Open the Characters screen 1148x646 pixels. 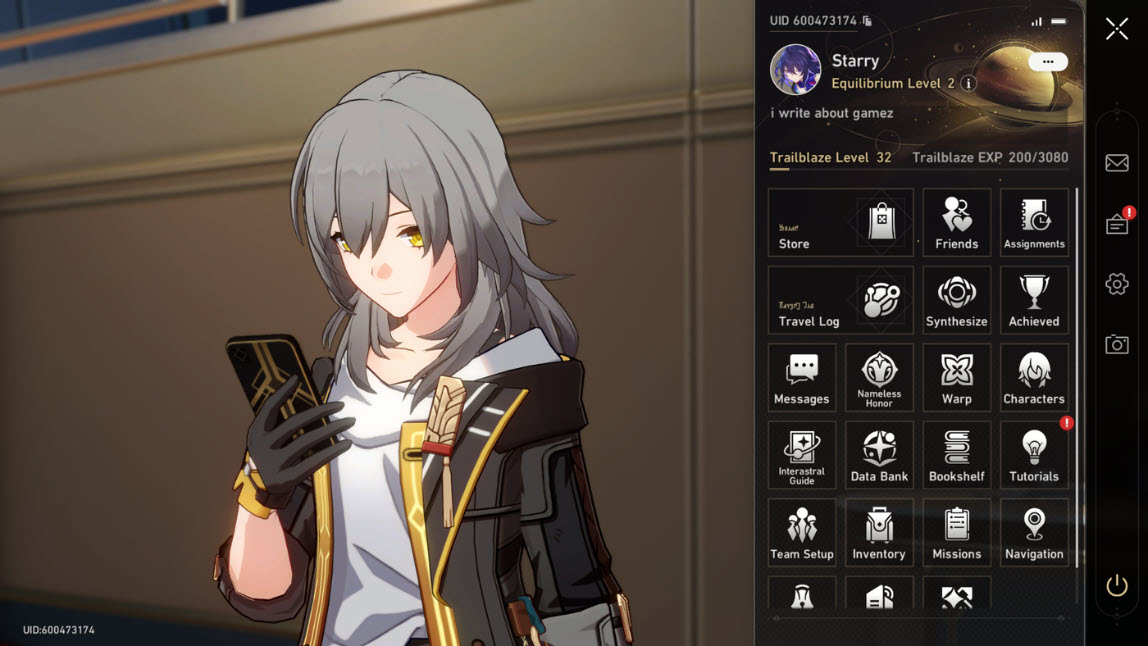1034,378
